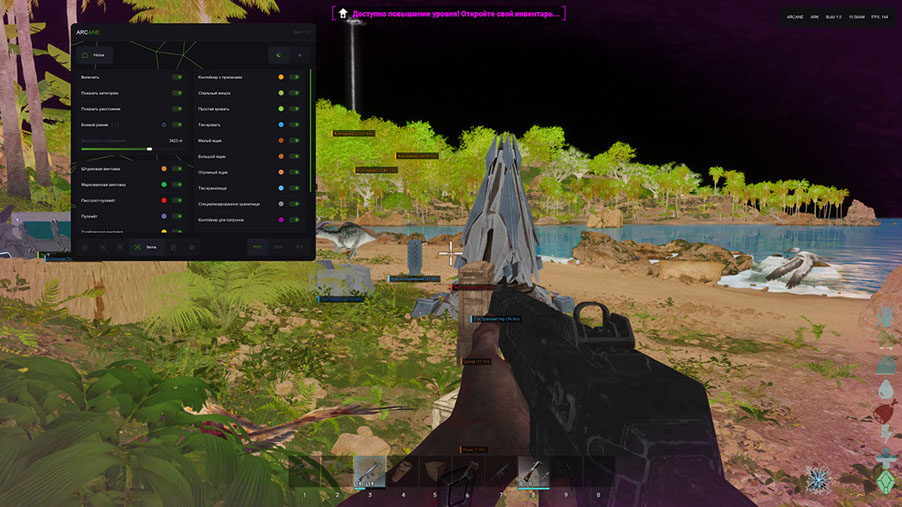Select the assault rifle in hotbar slot 3
The image size is (902, 507).
369,472
